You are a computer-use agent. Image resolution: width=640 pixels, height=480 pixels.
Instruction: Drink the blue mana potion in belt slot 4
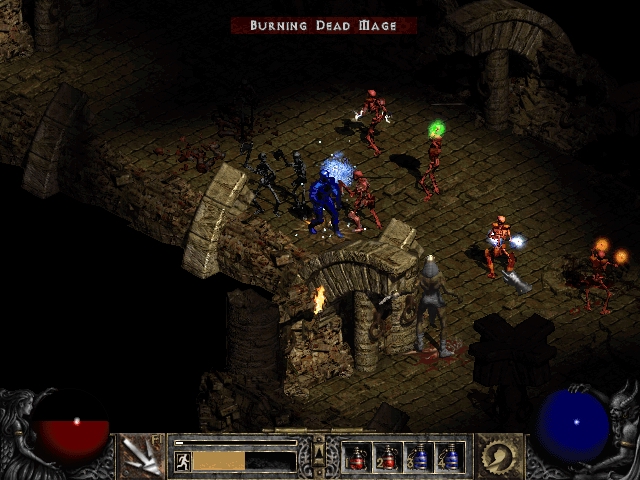(x=450, y=457)
